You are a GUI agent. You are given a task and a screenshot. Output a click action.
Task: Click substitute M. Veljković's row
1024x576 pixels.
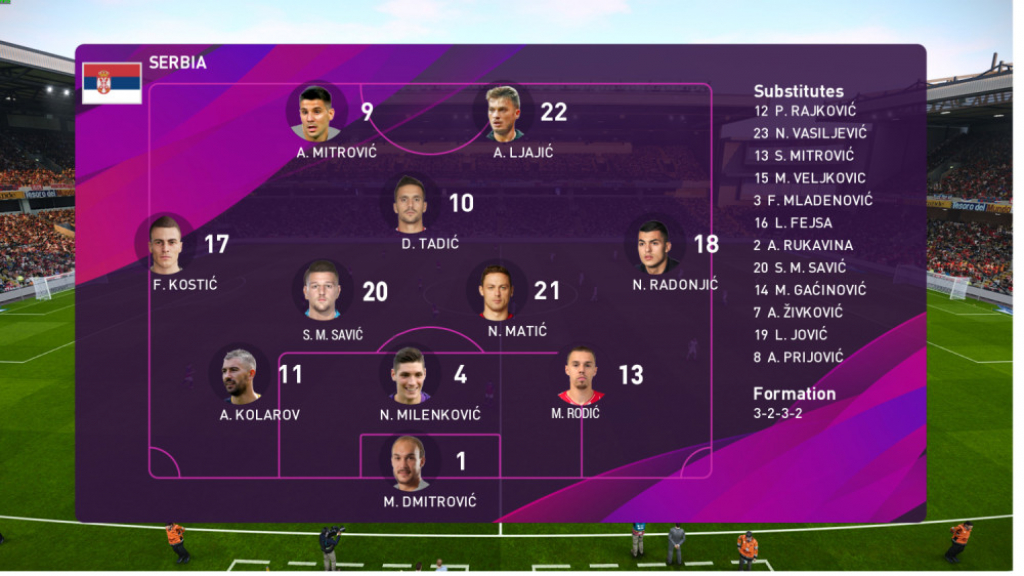[x=810, y=178]
